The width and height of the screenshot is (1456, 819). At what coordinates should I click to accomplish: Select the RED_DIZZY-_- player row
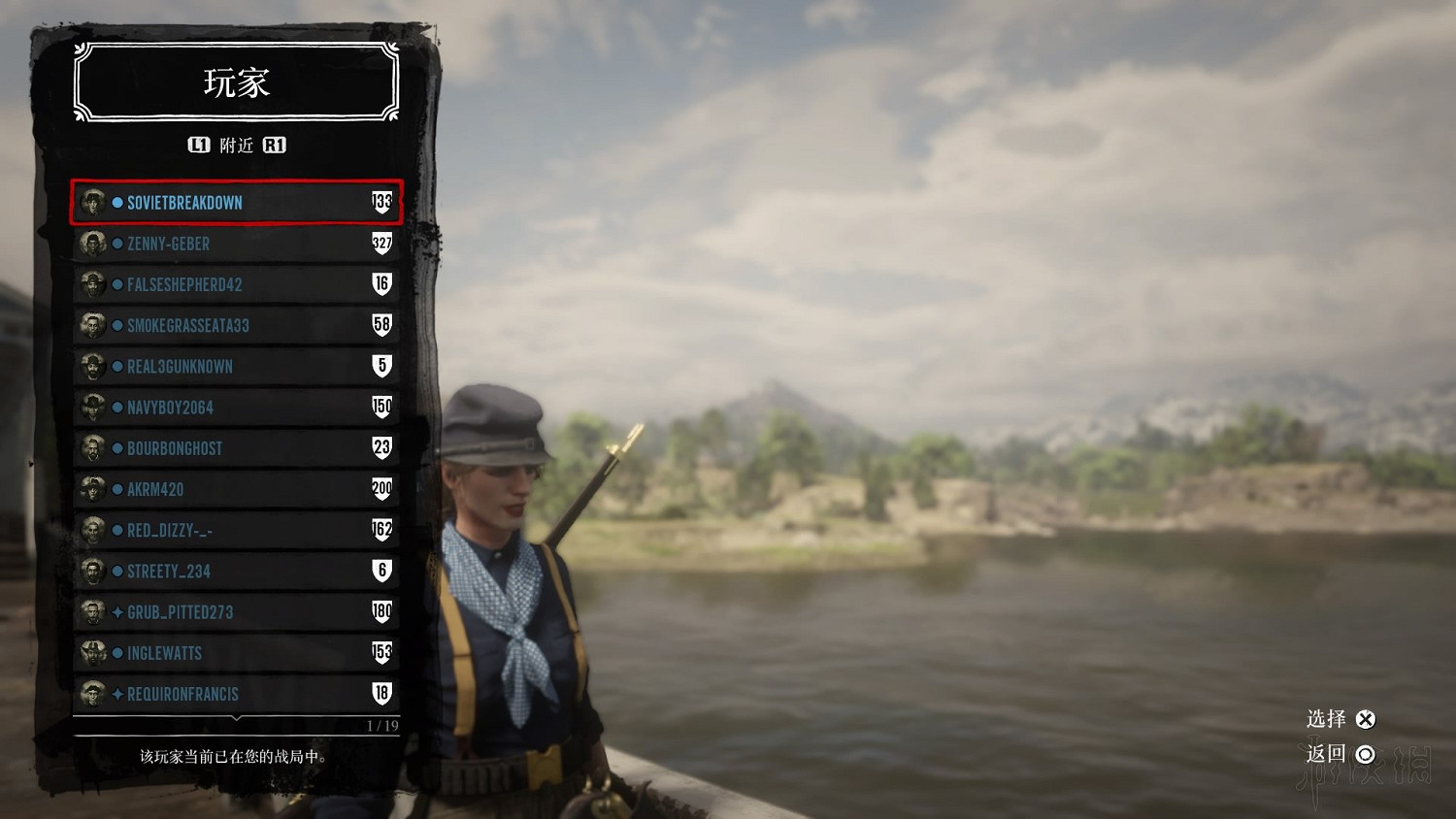[236, 530]
